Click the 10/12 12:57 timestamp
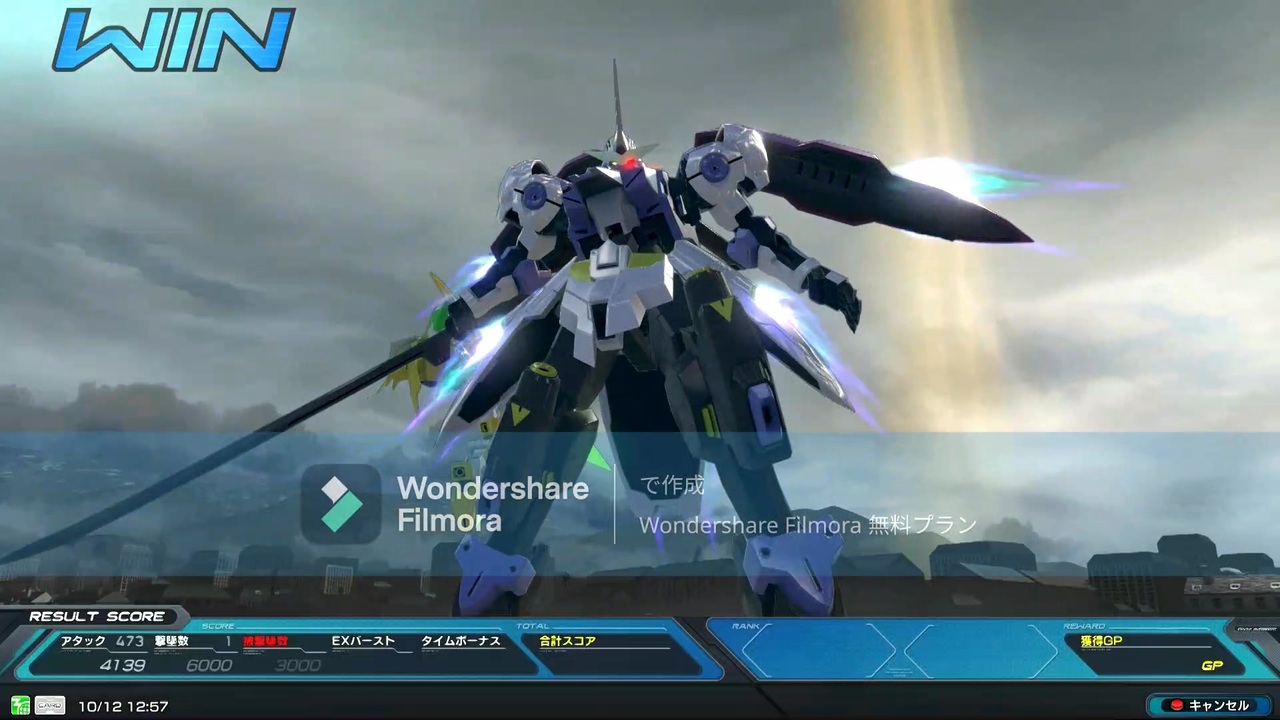This screenshot has width=1280, height=720. click(123, 706)
